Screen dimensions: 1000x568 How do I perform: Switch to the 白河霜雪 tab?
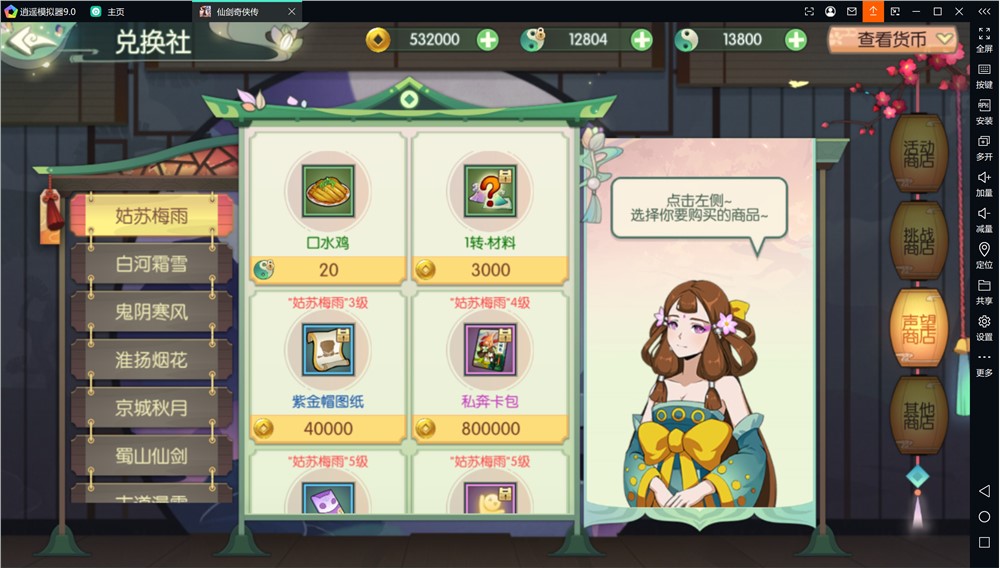pos(152,264)
